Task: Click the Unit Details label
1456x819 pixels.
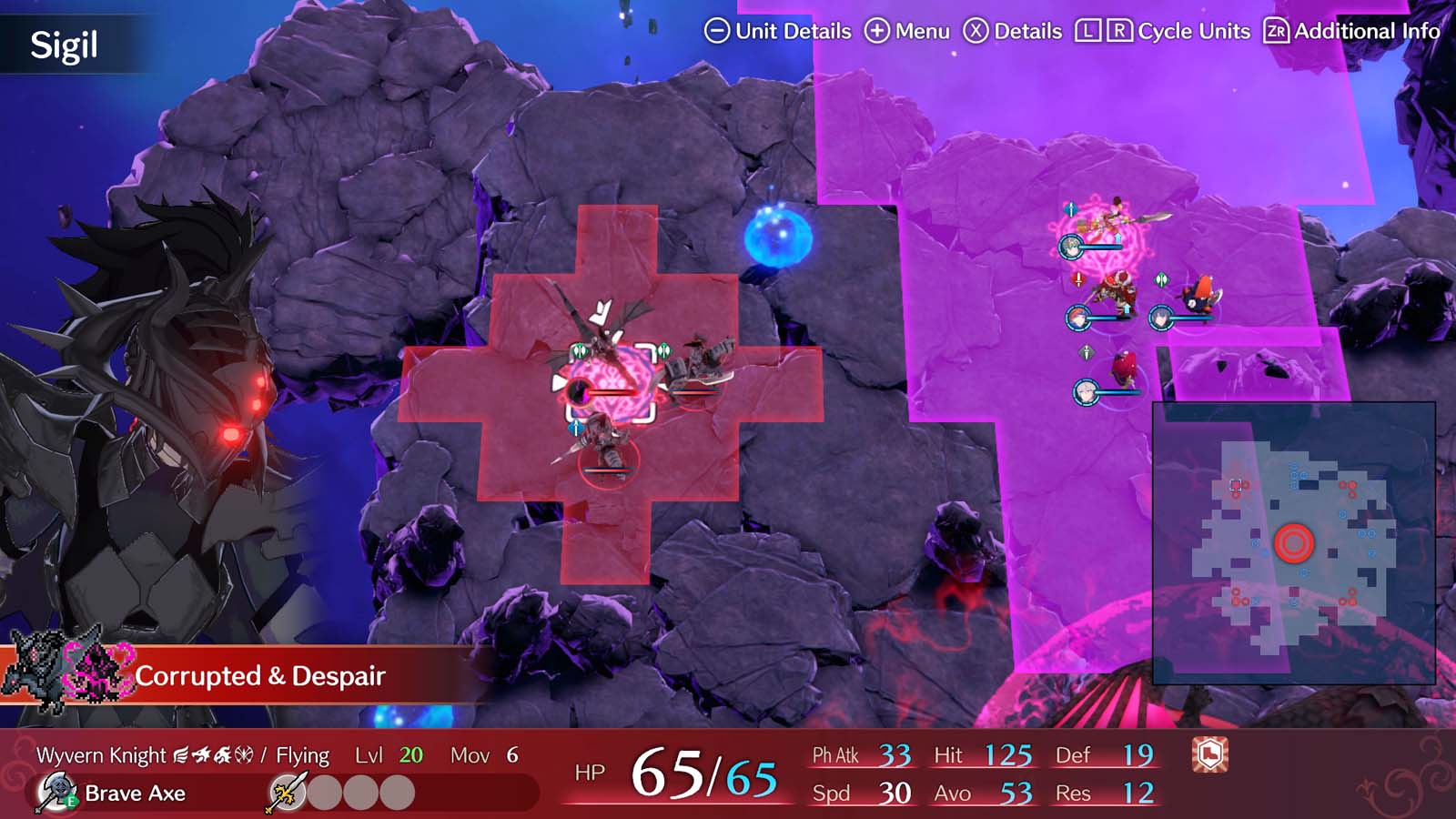Action: pos(788,31)
